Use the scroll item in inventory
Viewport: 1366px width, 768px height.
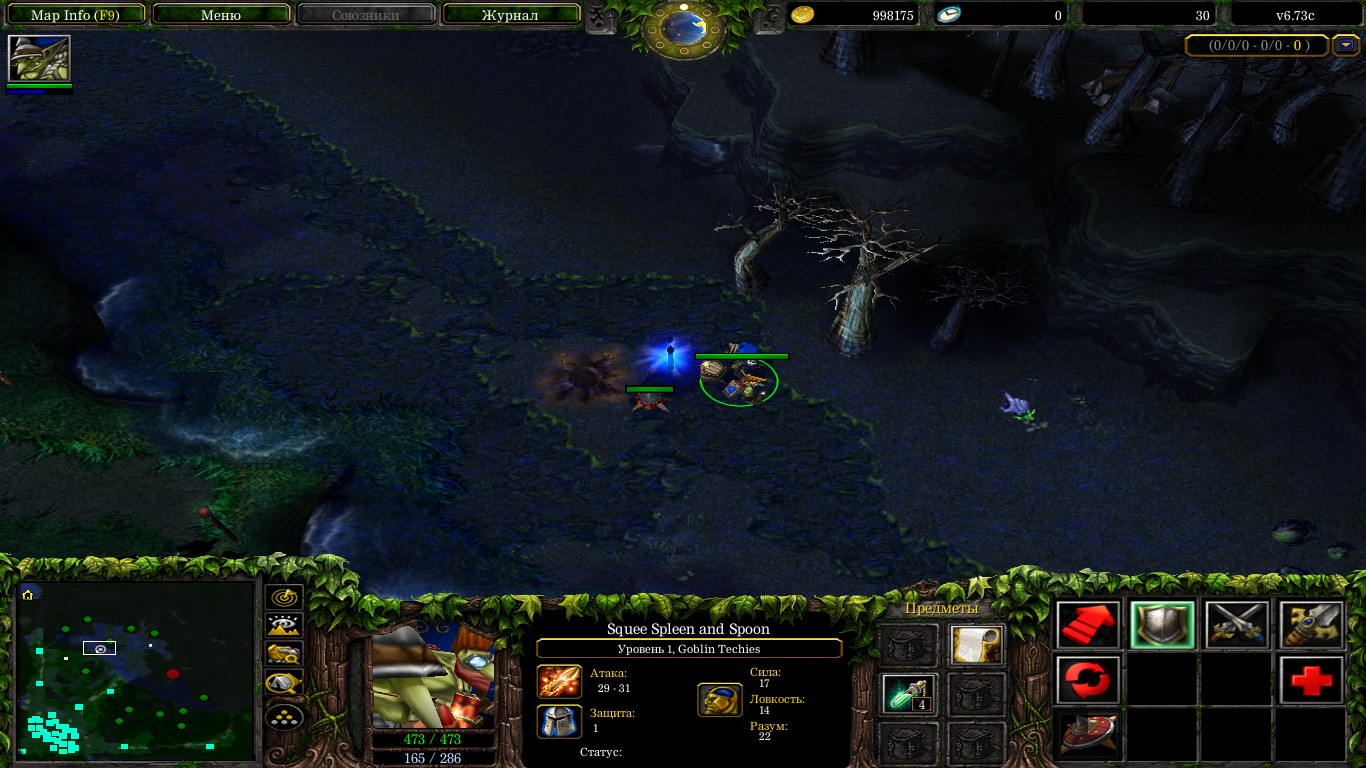tap(976, 645)
